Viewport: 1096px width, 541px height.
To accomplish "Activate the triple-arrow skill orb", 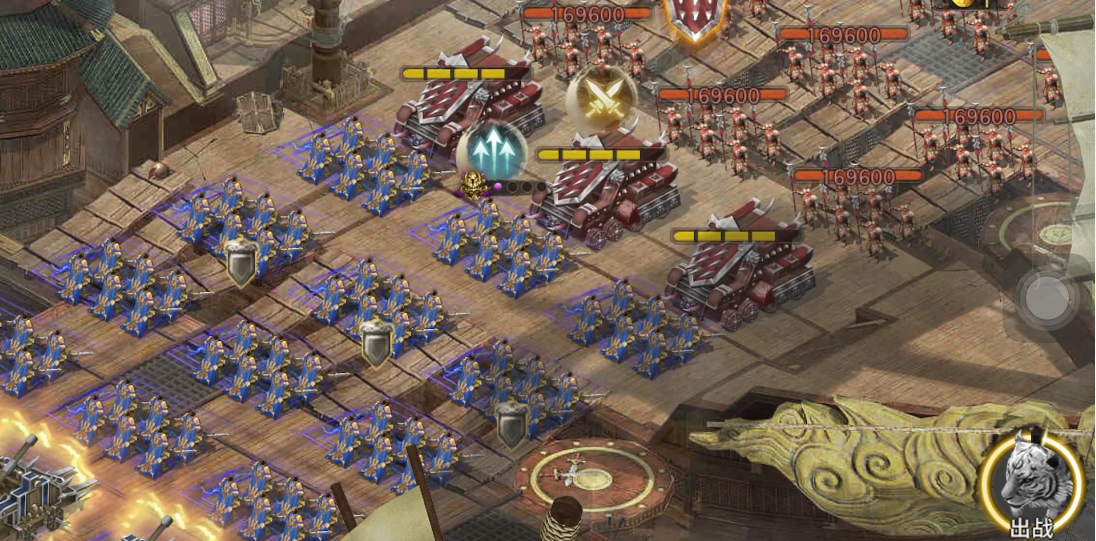I will click(491, 151).
